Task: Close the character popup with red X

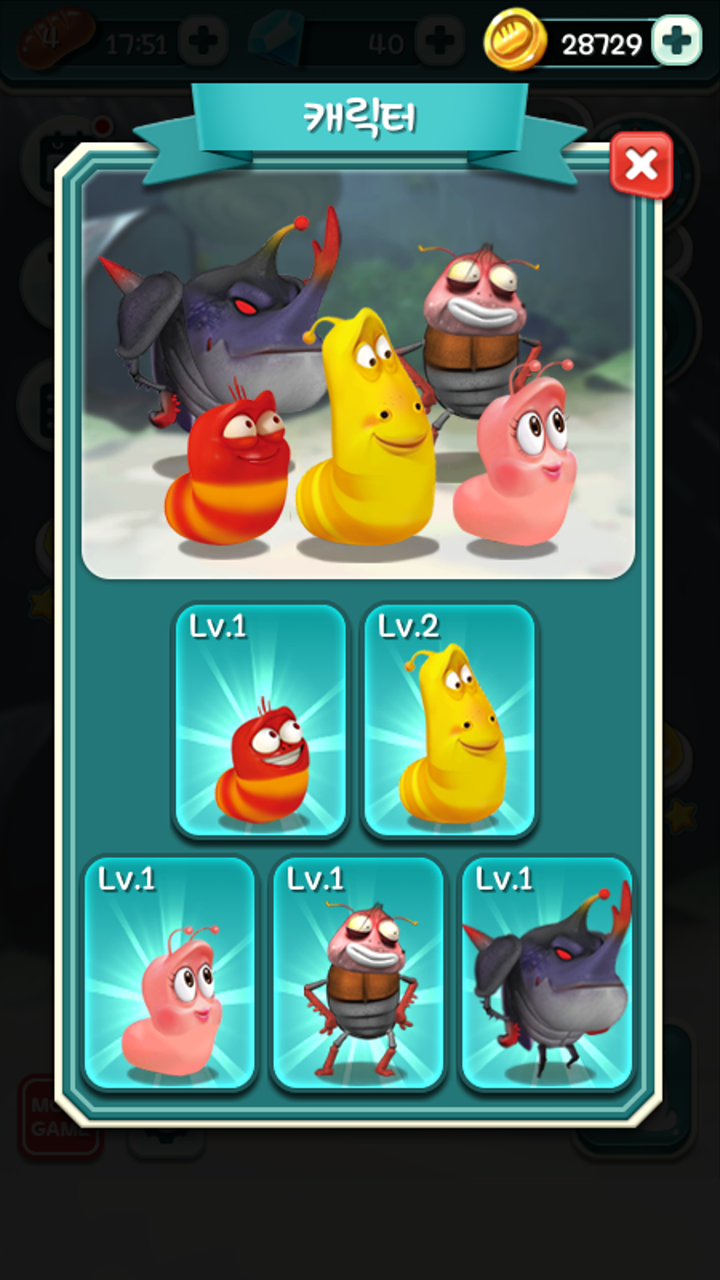Action: (x=641, y=165)
